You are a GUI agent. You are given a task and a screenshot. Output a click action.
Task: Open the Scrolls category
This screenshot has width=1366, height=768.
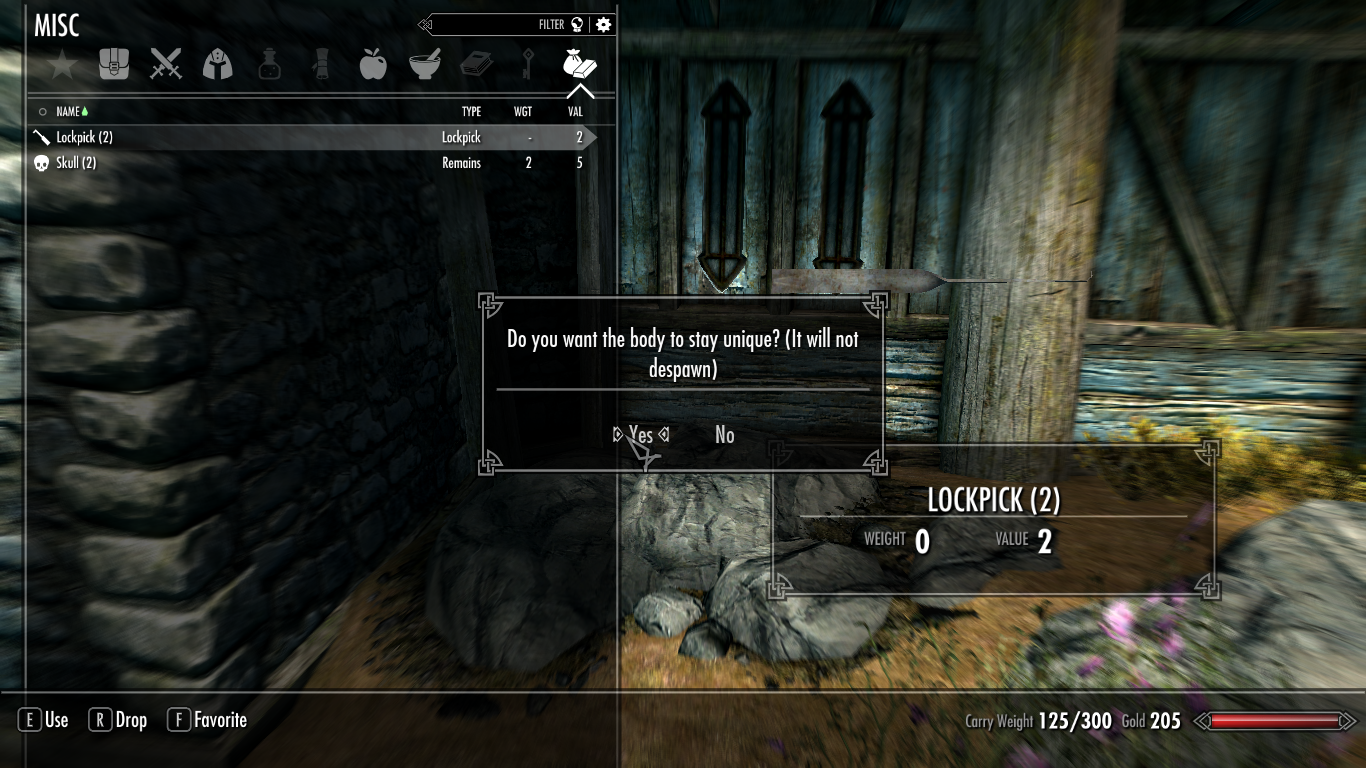(x=321, y=65)
